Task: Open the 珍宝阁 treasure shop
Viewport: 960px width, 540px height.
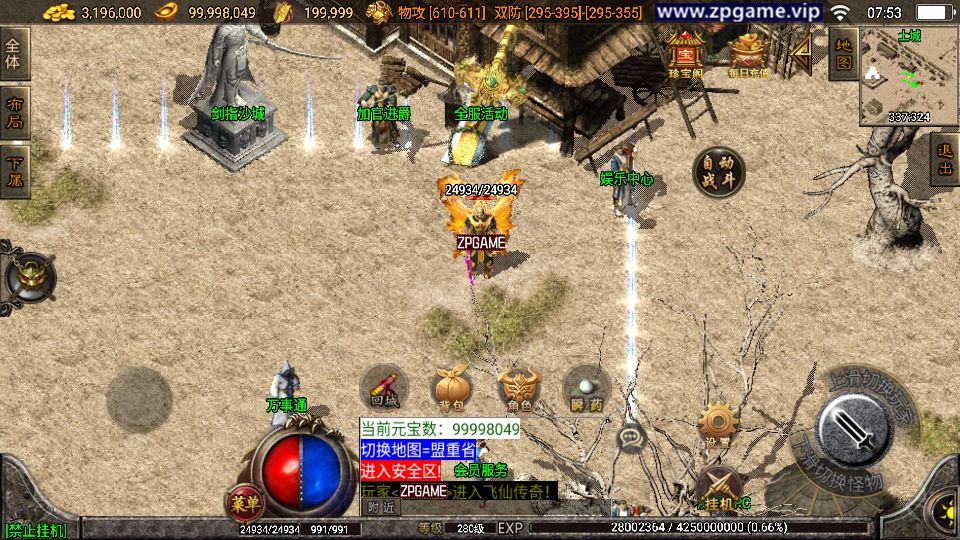Action: pyautogui.click(x=686, y=53)
